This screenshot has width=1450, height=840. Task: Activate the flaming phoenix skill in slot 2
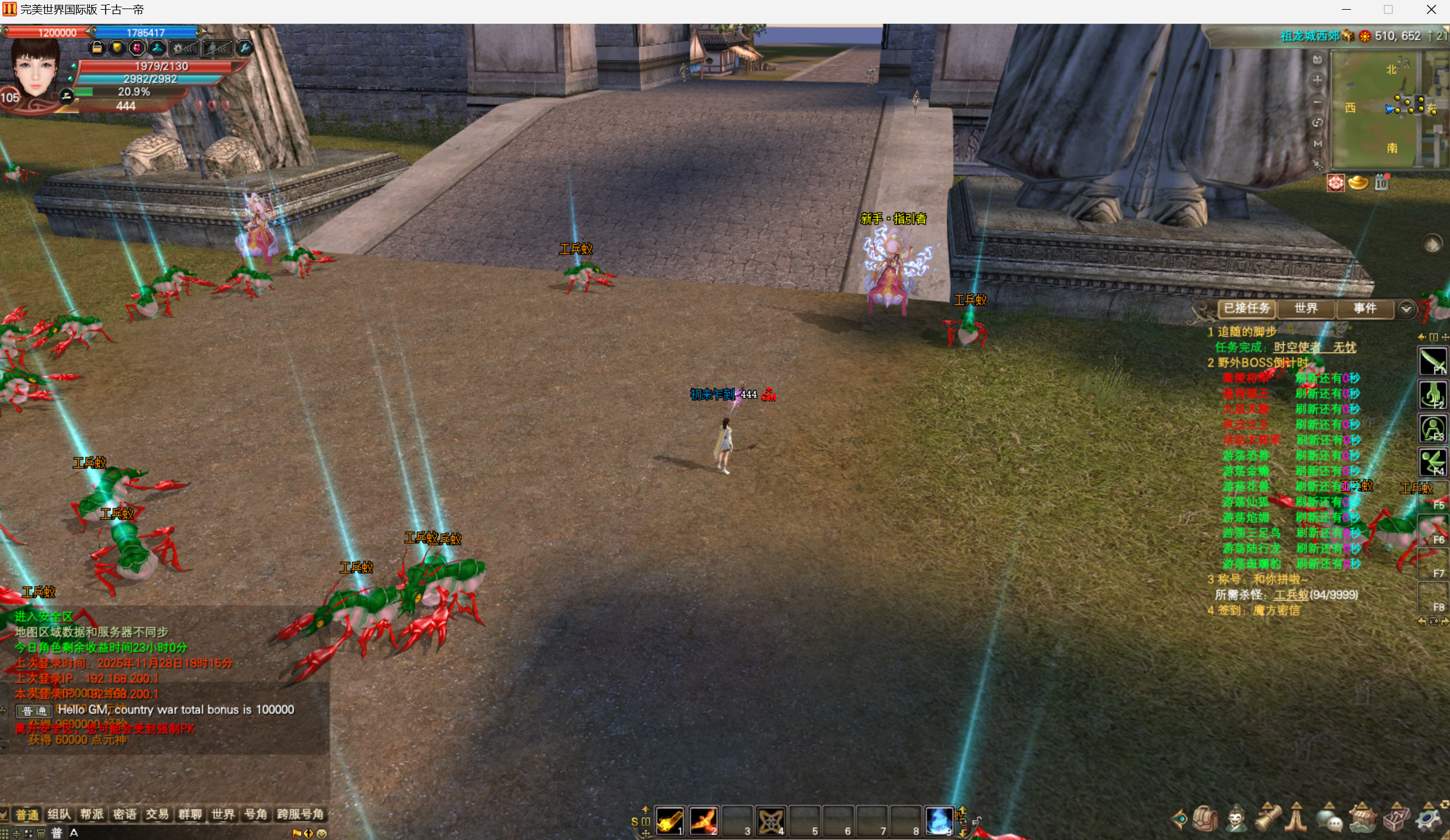(704, 821)
